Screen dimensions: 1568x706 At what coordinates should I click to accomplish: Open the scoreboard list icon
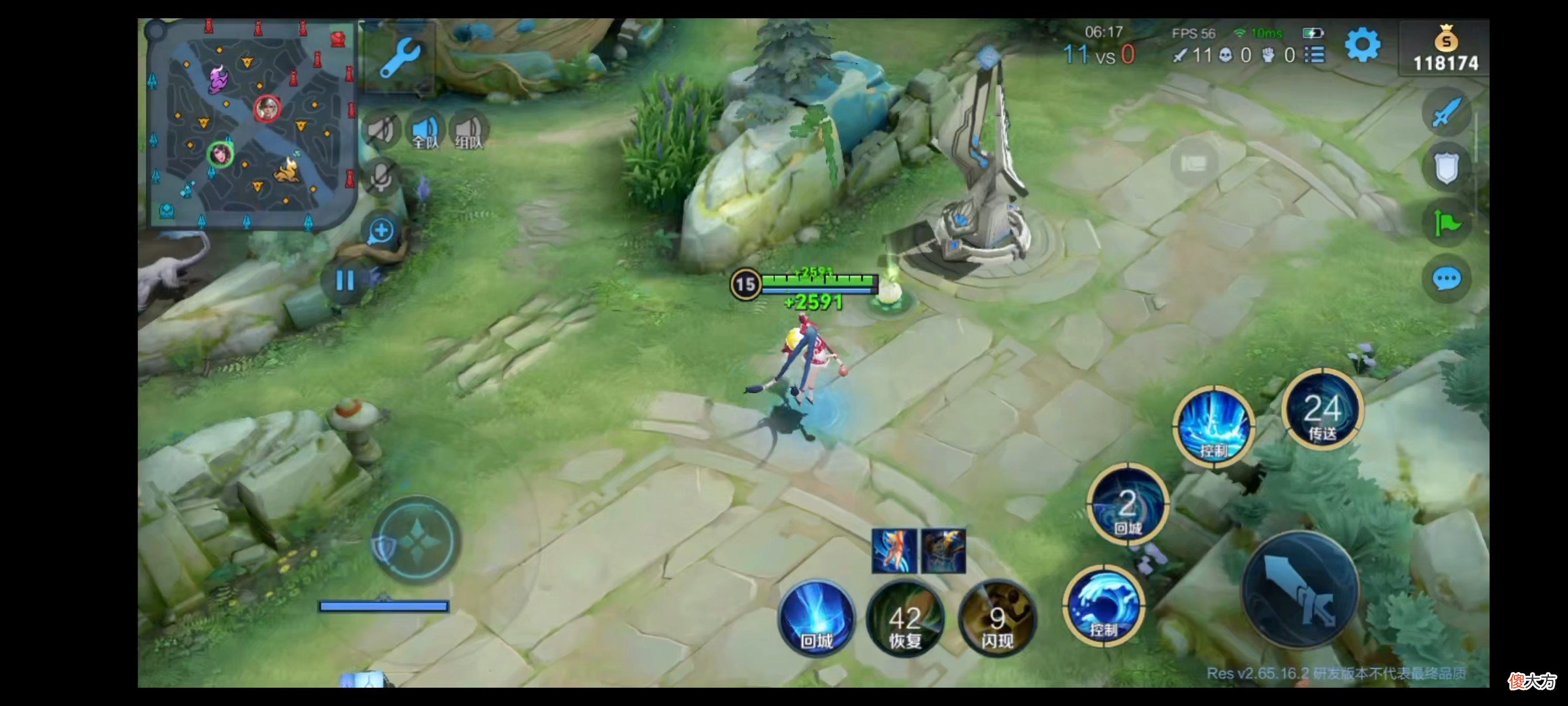[x=1315, y=55]
